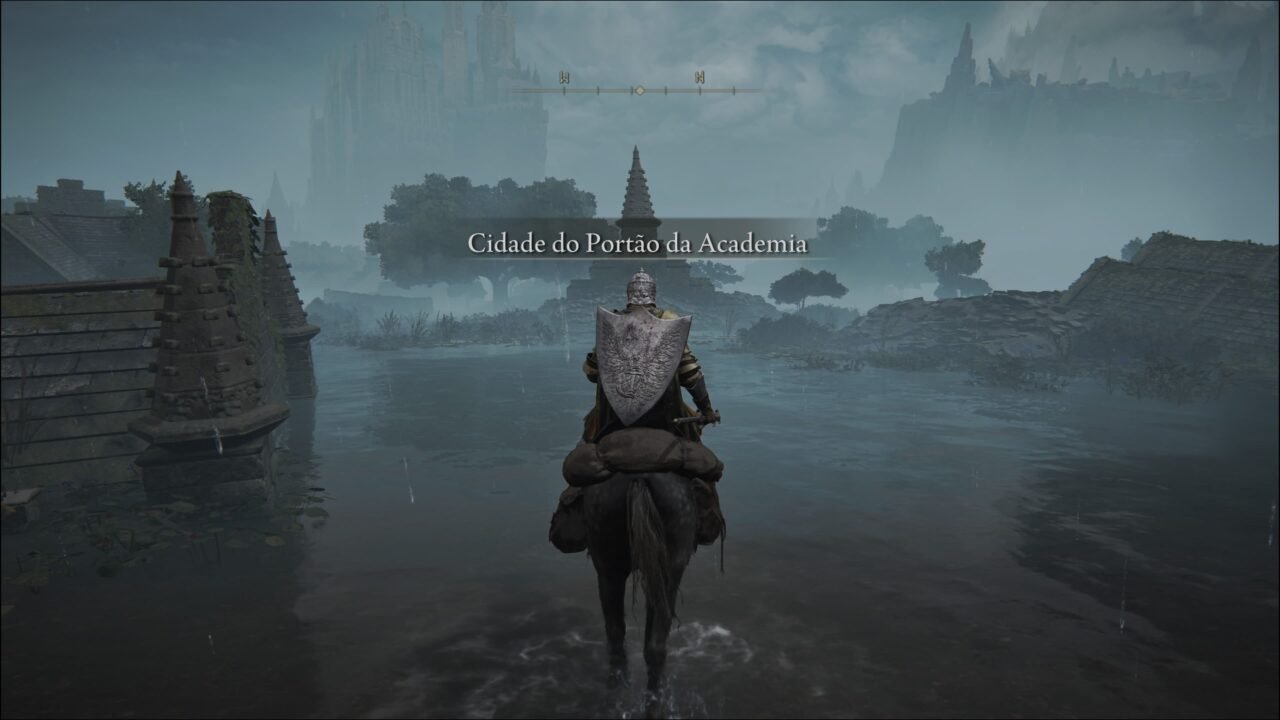1280x720 pixels.
Task: Expand the compass marker near the right grace icon
Action: pos(700,90)
